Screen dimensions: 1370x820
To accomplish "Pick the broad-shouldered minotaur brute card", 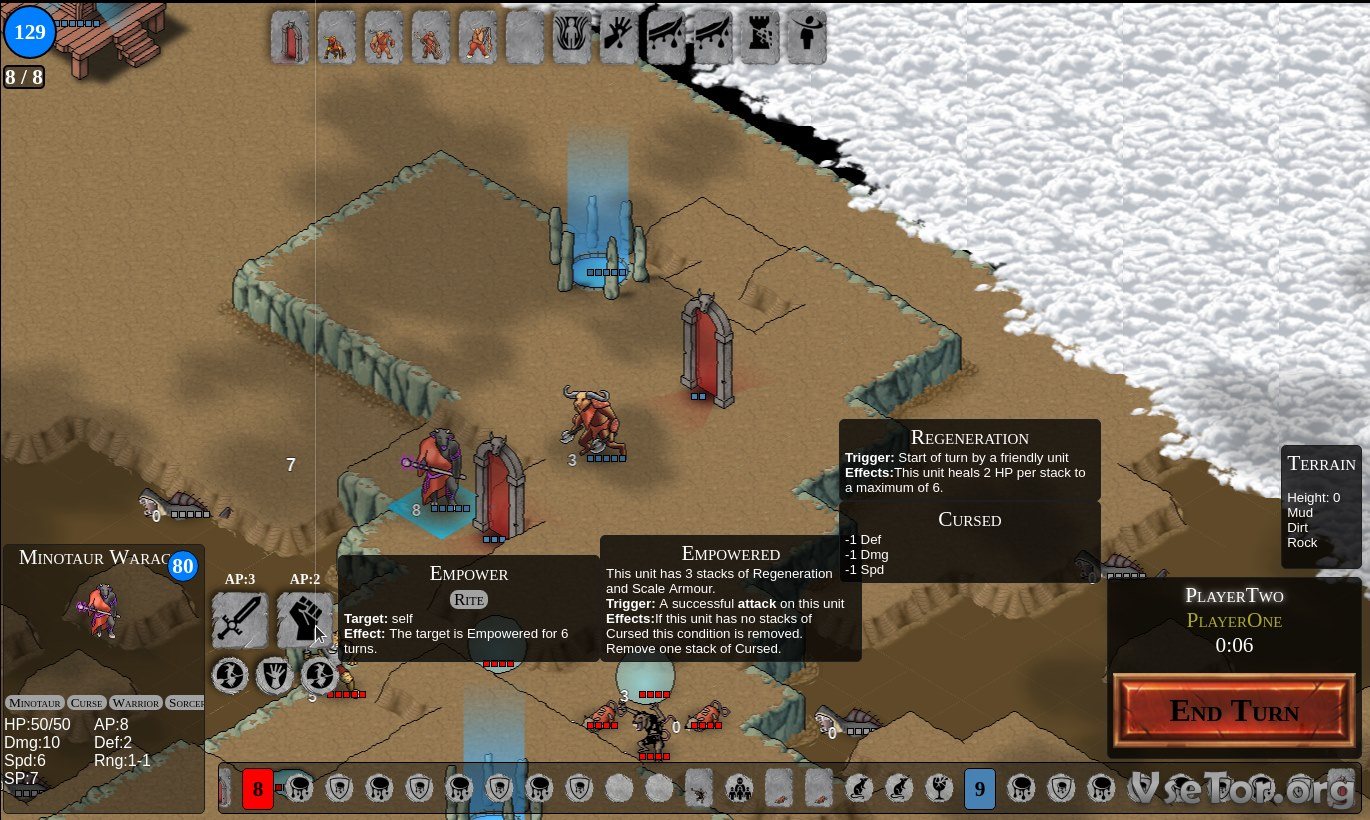I will coord(384,38).
